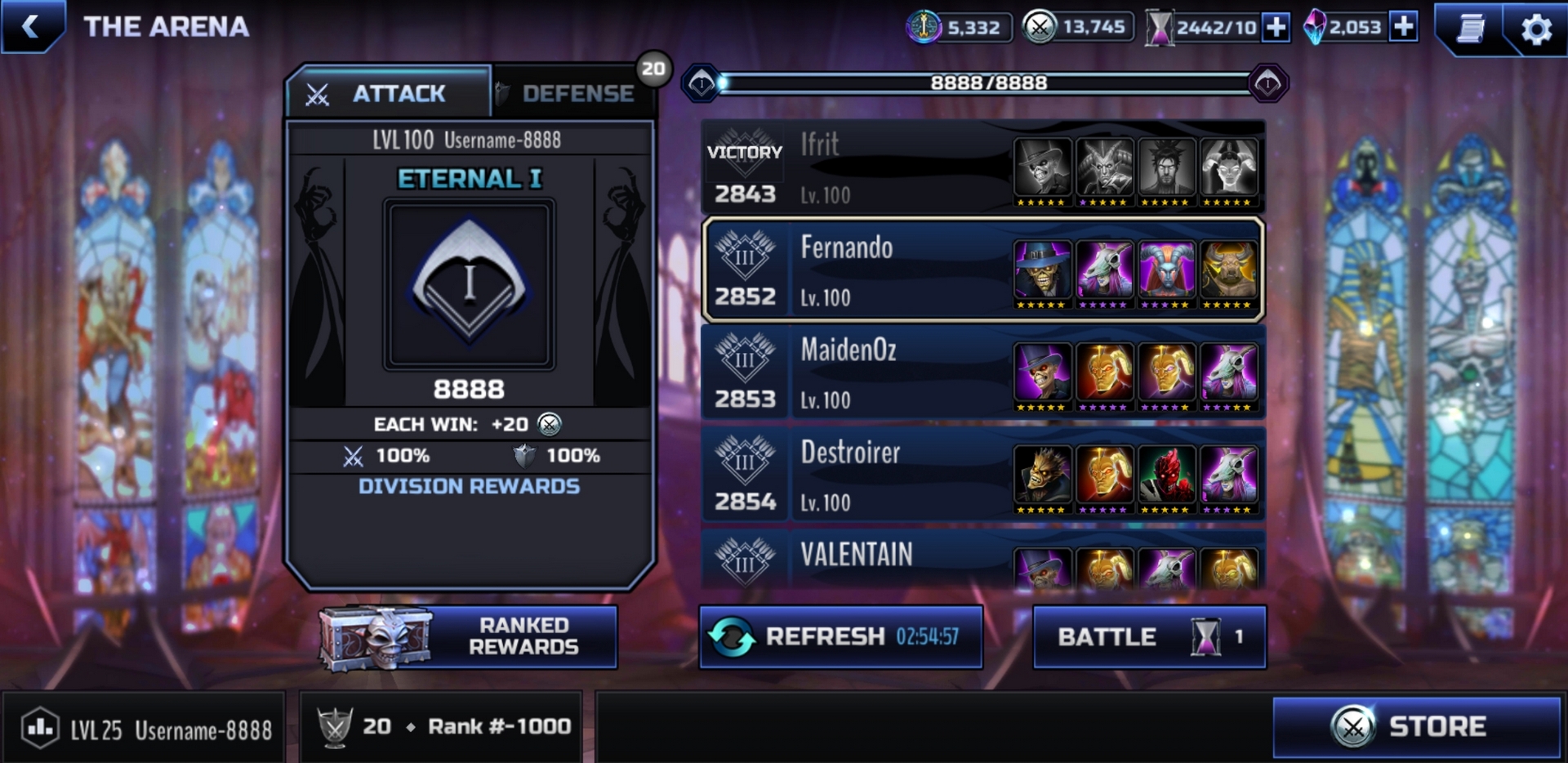Add more hourglass sands with plus button
1568x763 pixels.
coord(1275,27)
